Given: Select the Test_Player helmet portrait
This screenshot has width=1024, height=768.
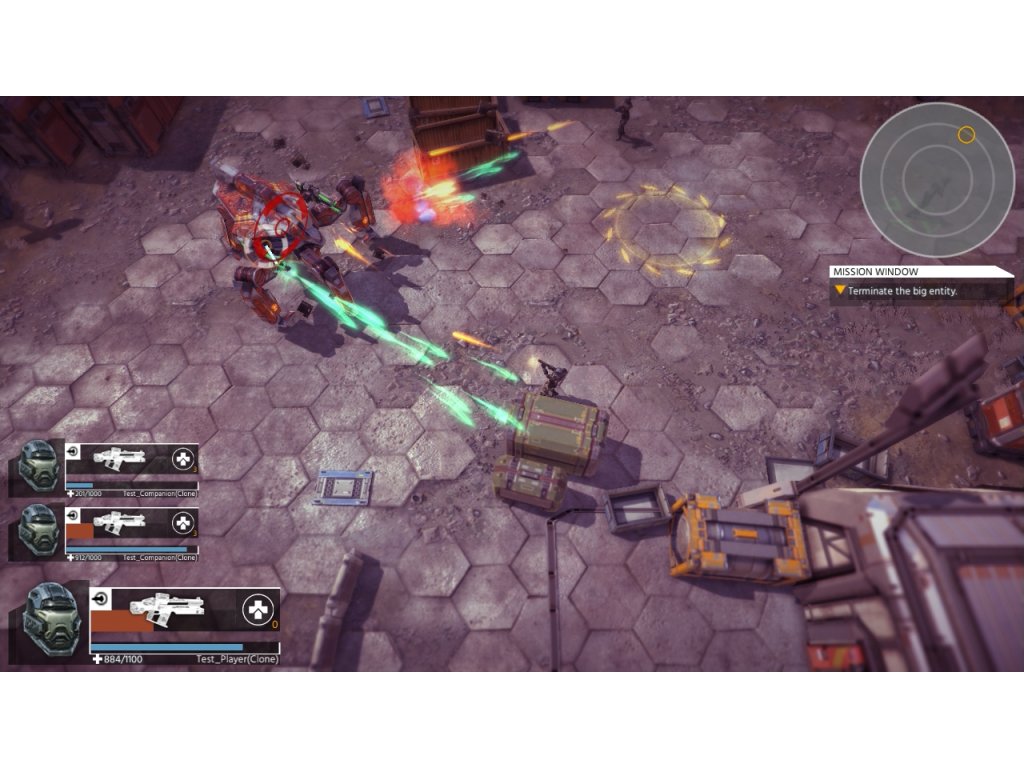Looking at the screenshot, I should [51, 619].
